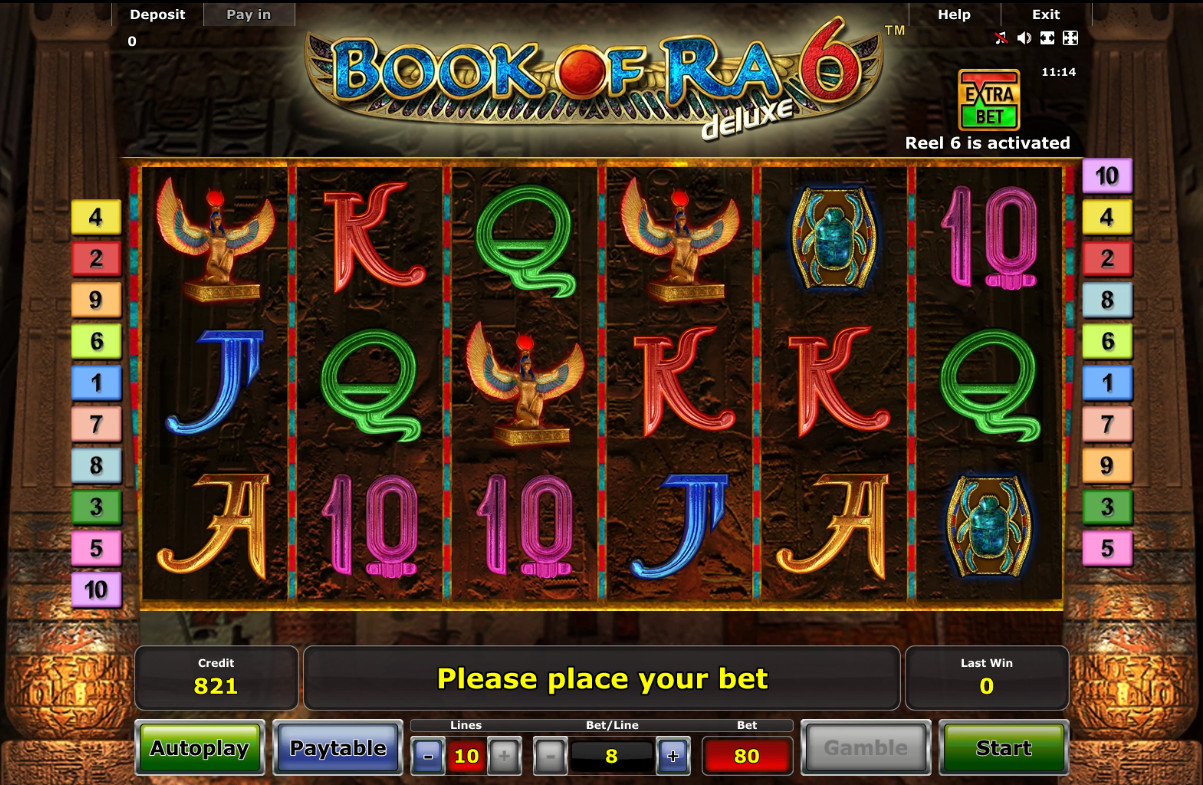The width and height of the screenshot is (1203, 785).
Task: Click the Gamble button
Action: (866, 748)
